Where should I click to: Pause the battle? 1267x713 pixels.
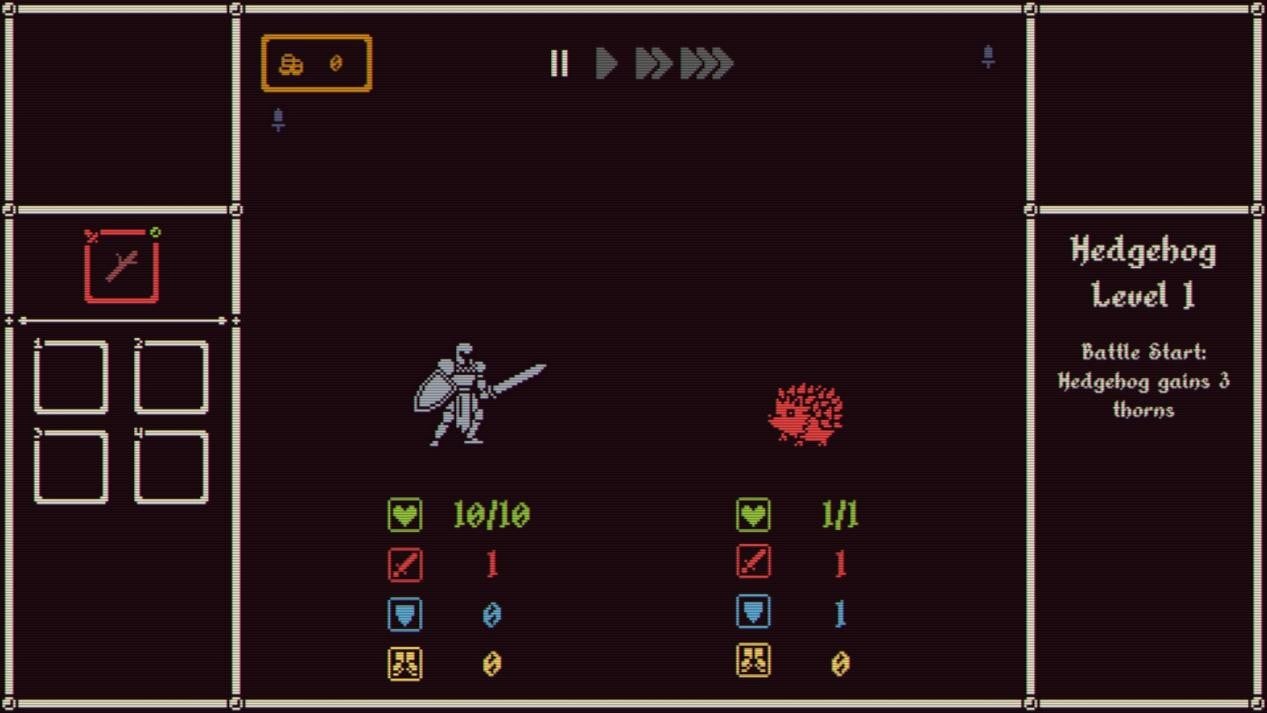(559, 64)
